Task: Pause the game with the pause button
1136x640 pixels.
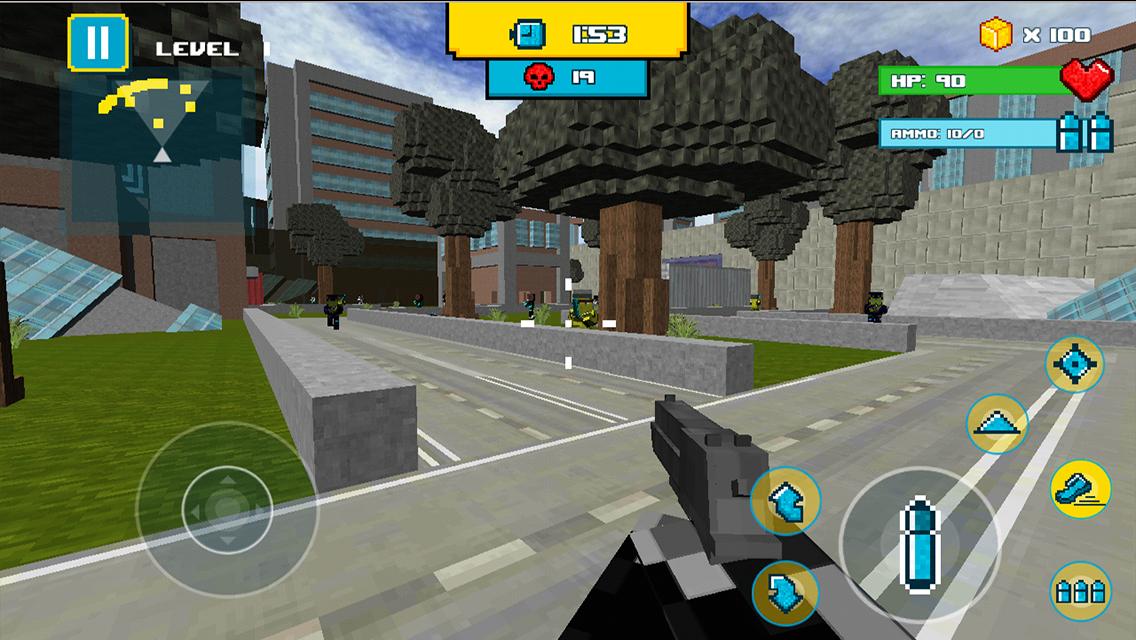Action: [97, 43]
